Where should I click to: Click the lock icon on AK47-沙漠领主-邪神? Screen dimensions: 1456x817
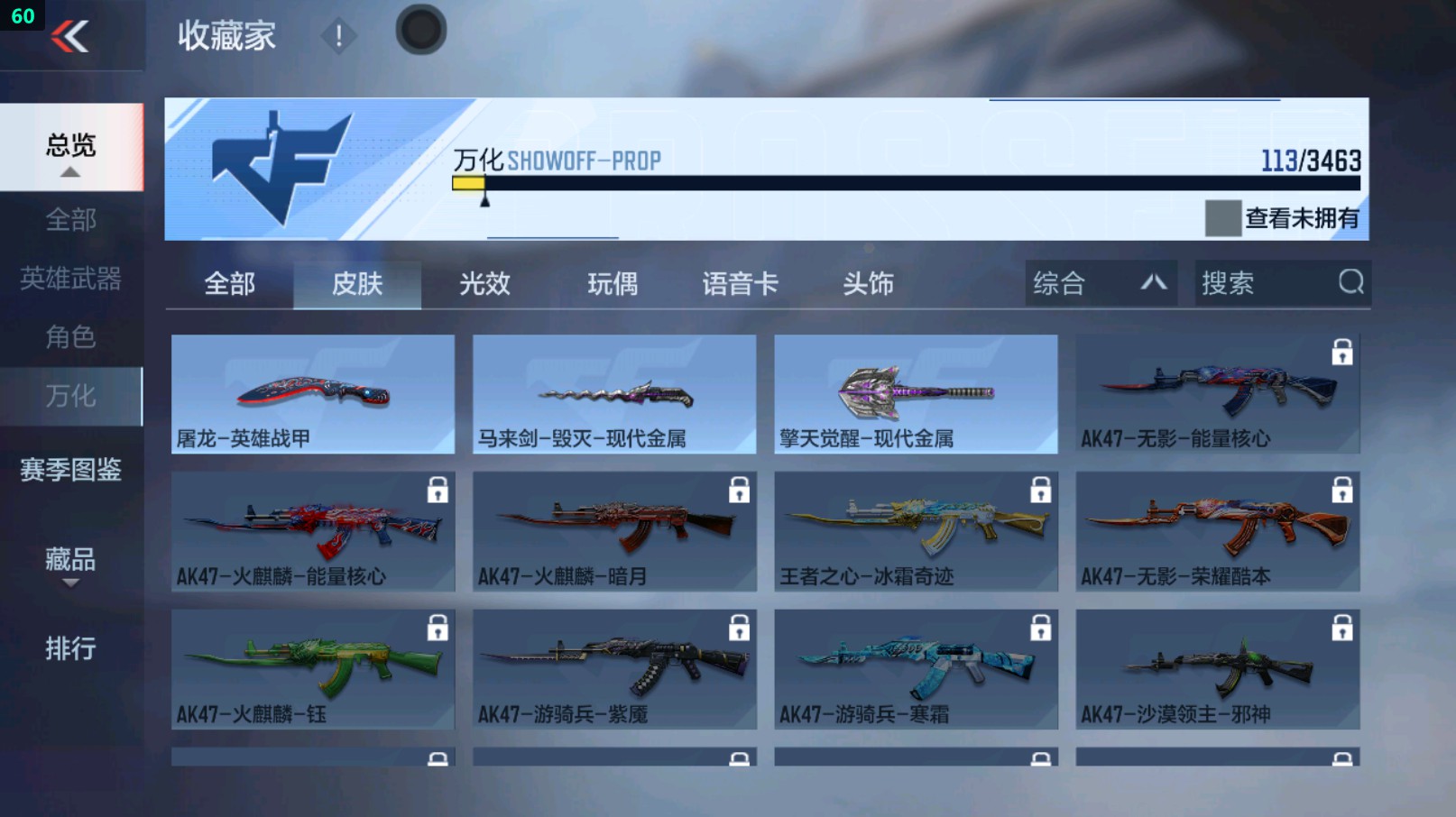click(x=1341, y=627)
